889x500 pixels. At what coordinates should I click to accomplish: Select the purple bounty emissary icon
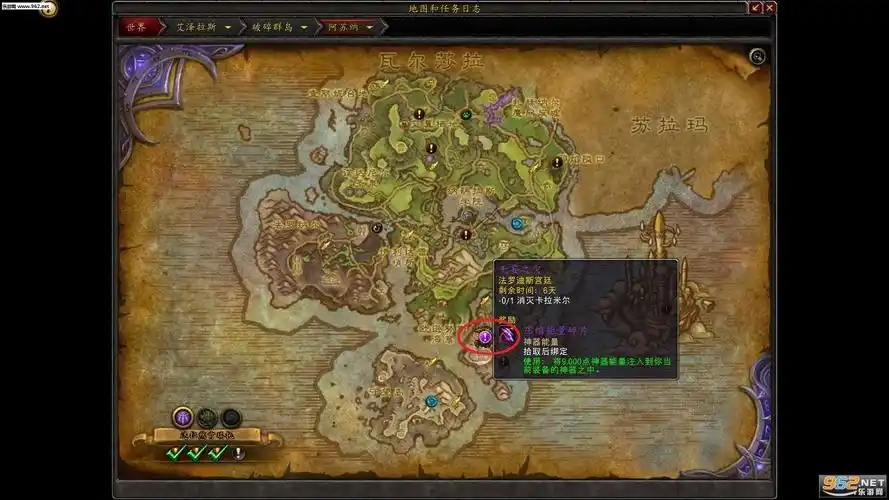coord(183,417)
